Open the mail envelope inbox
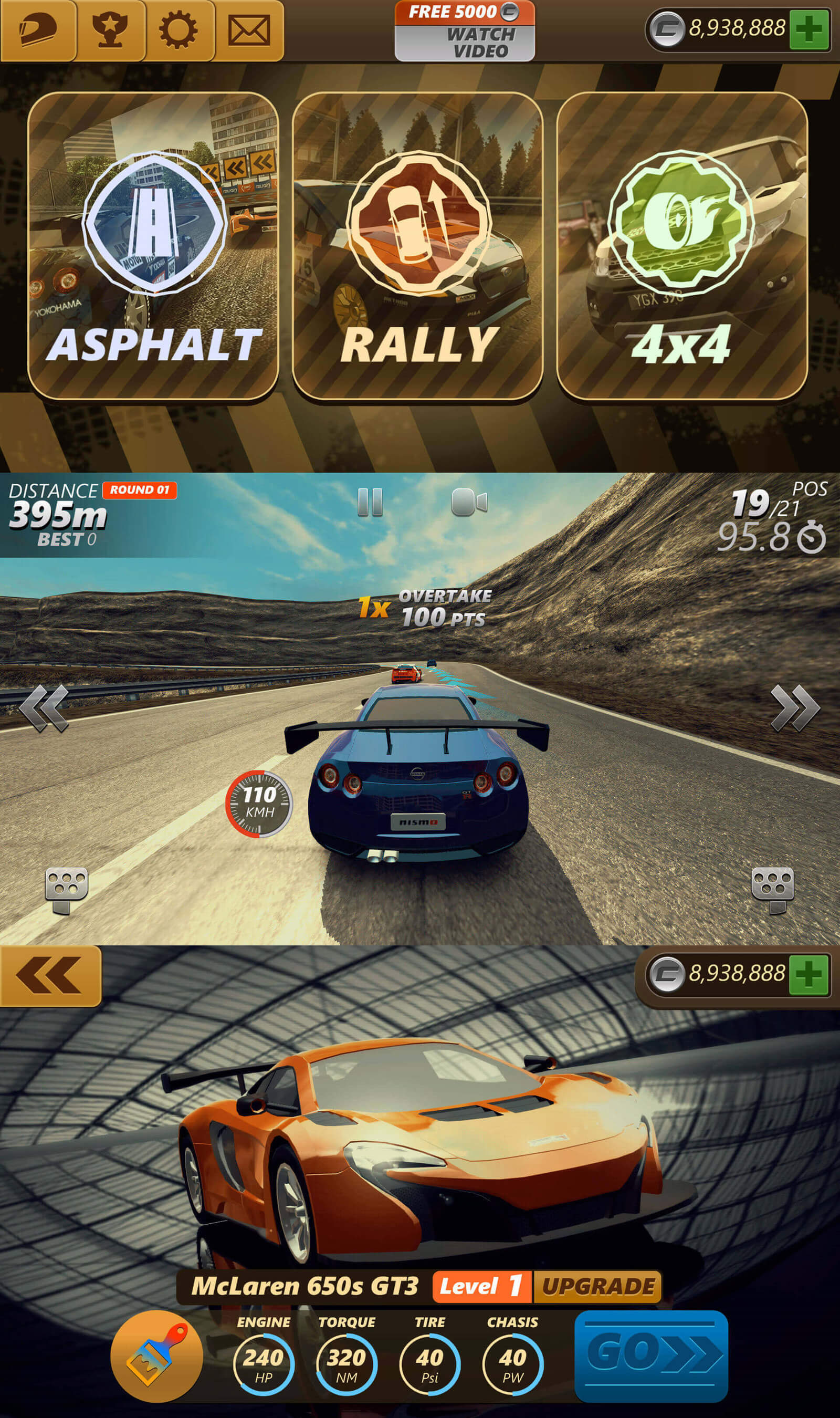The image size is (840, 1418). point(248,29)
